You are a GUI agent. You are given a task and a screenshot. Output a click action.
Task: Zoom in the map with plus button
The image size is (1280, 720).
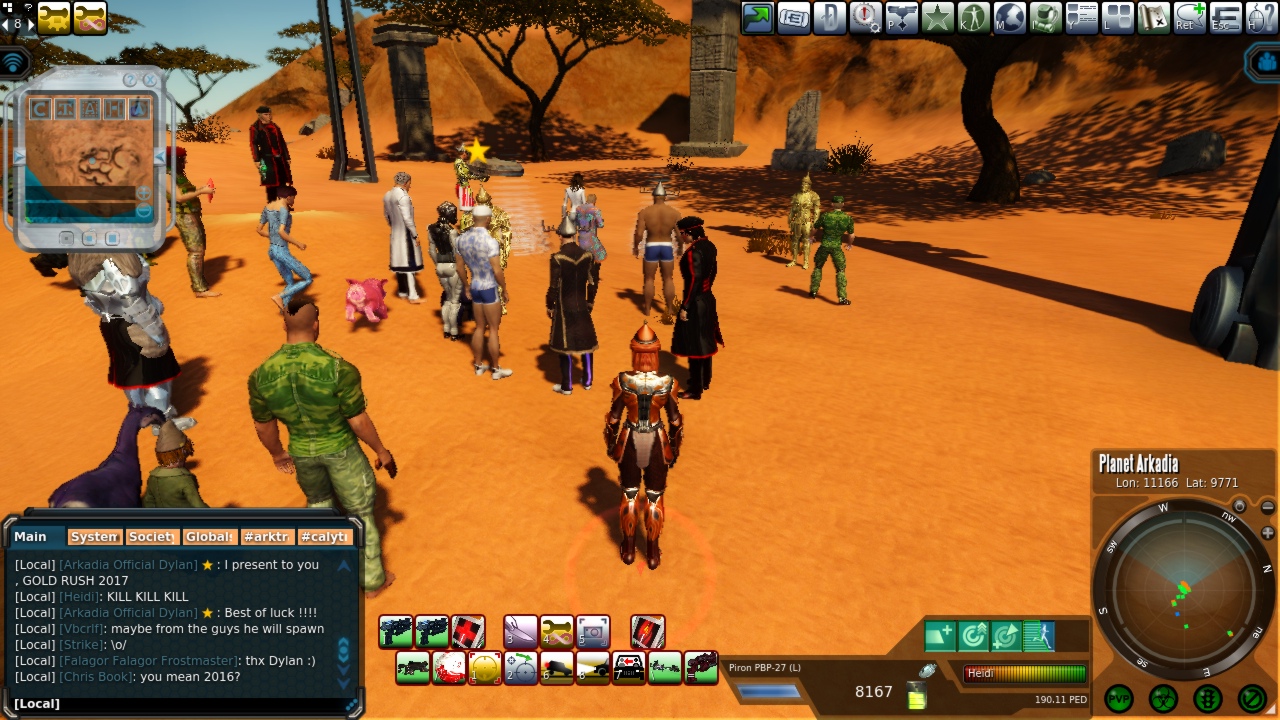tap(143, 193)
